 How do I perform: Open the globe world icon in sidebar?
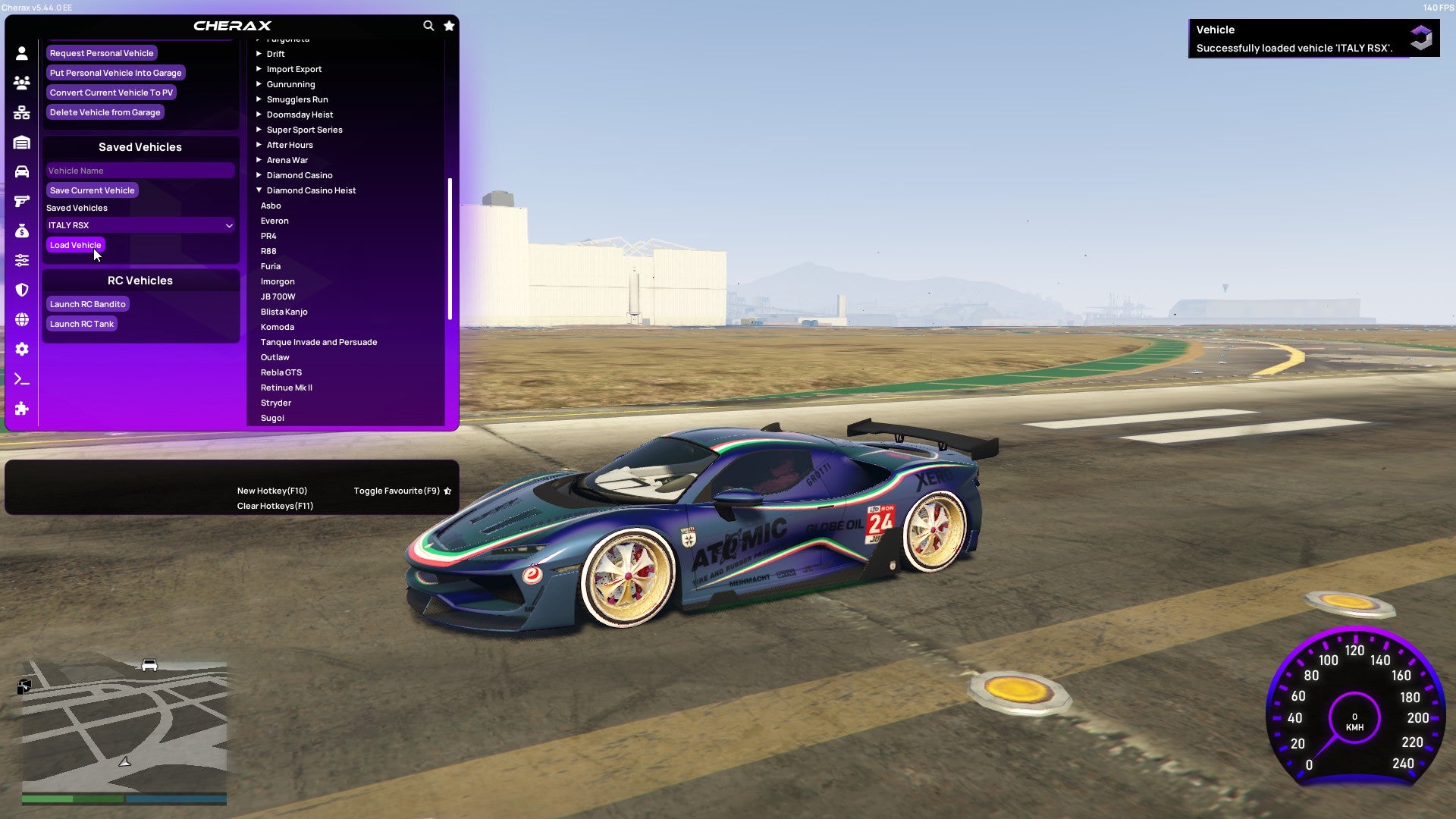tap(22, 319)
